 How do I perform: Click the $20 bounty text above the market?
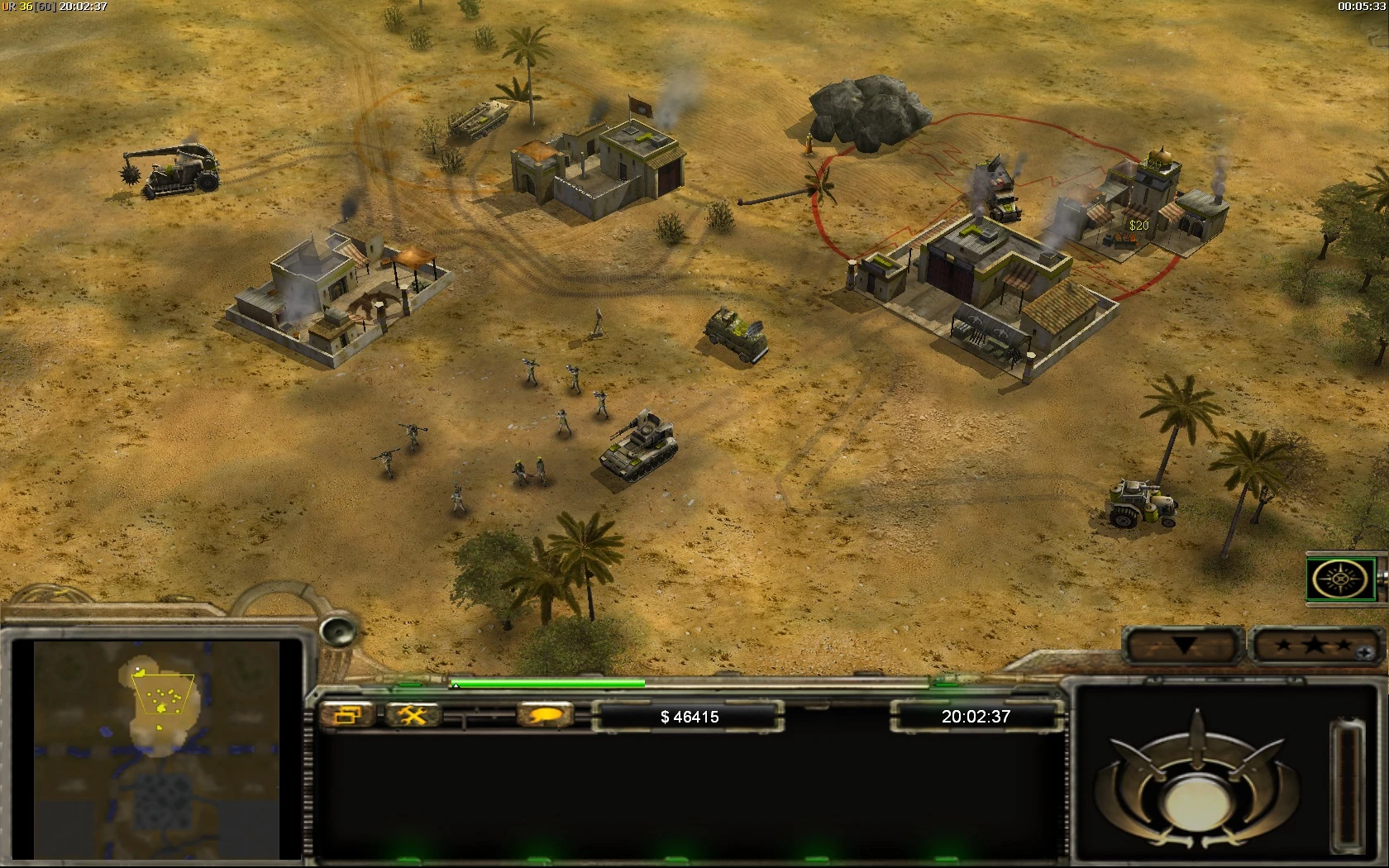tap(1139, 225)
